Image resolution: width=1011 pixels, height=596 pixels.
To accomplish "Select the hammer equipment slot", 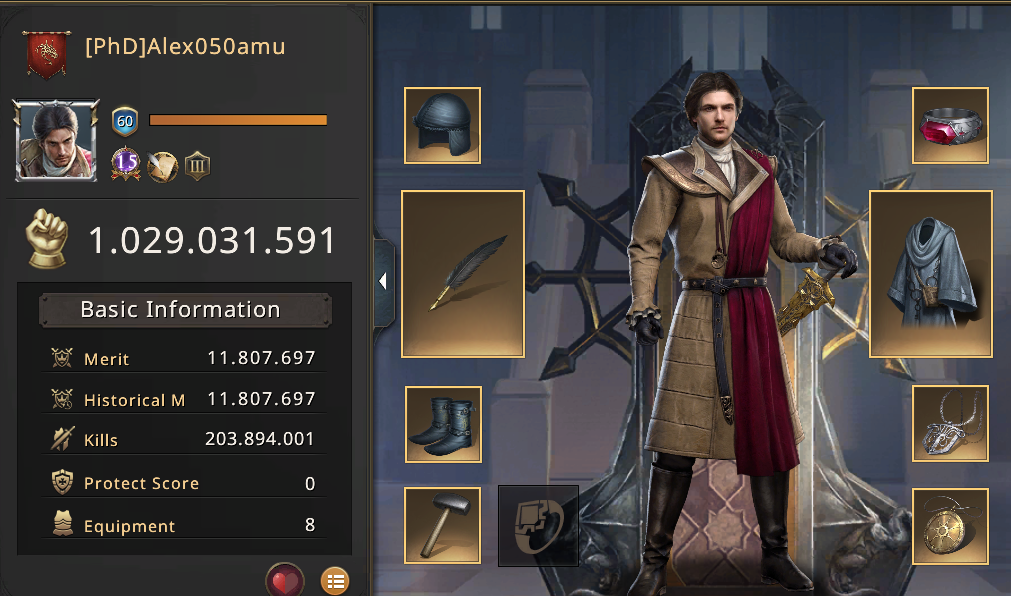I will coord(442,525).
